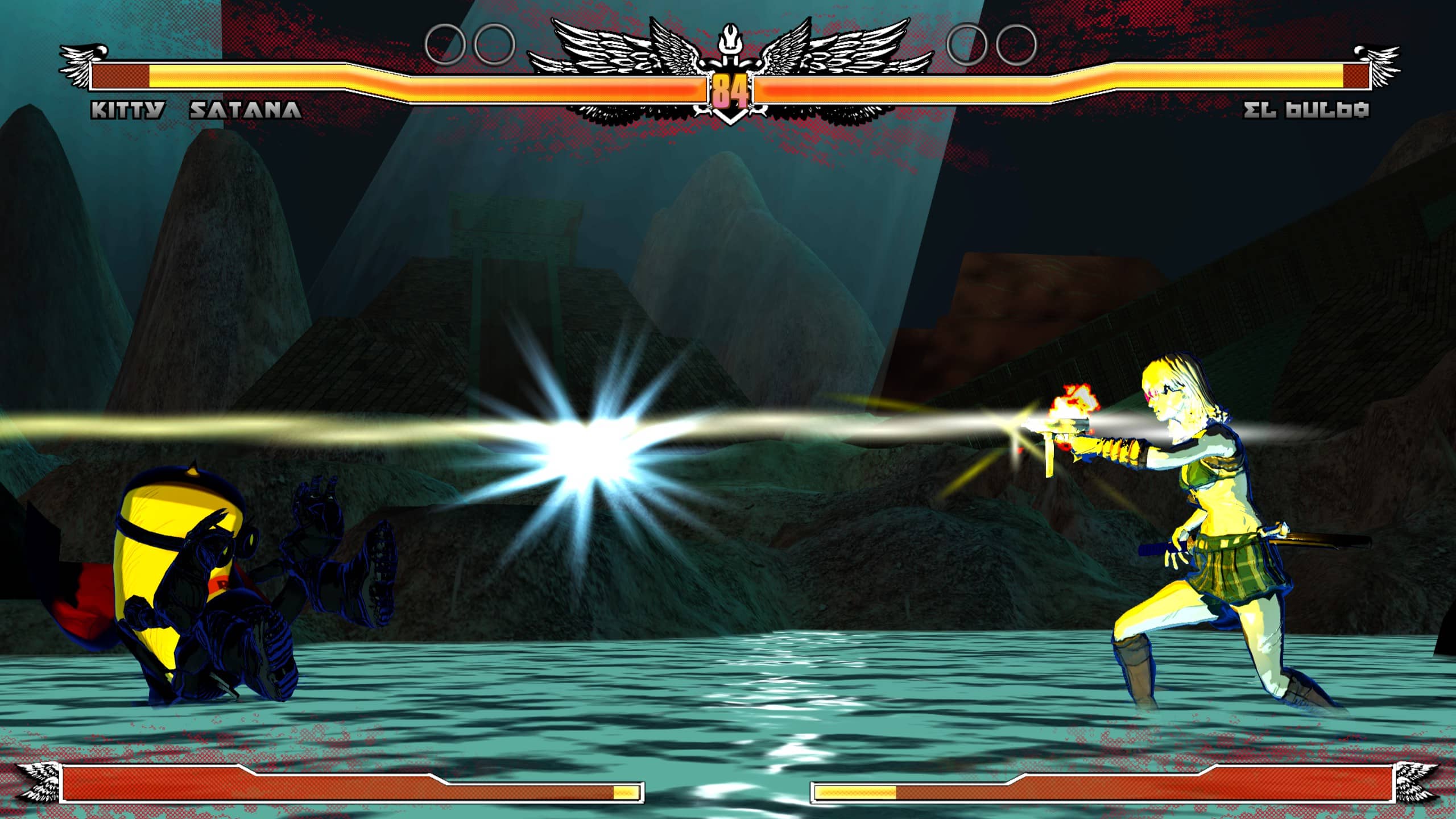Open the timer display showing 84
This screenshot has height=819, width=1456.
pyautogui.click(x=731, y=88)
